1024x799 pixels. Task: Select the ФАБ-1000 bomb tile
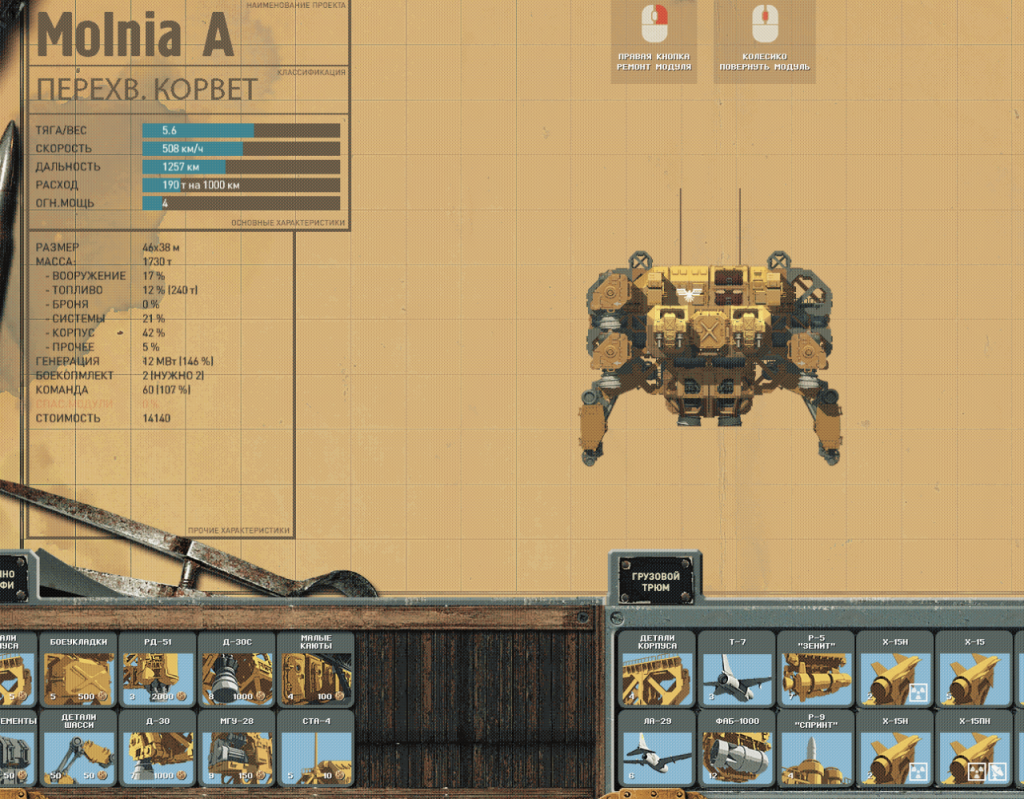[x=736, y=747]
